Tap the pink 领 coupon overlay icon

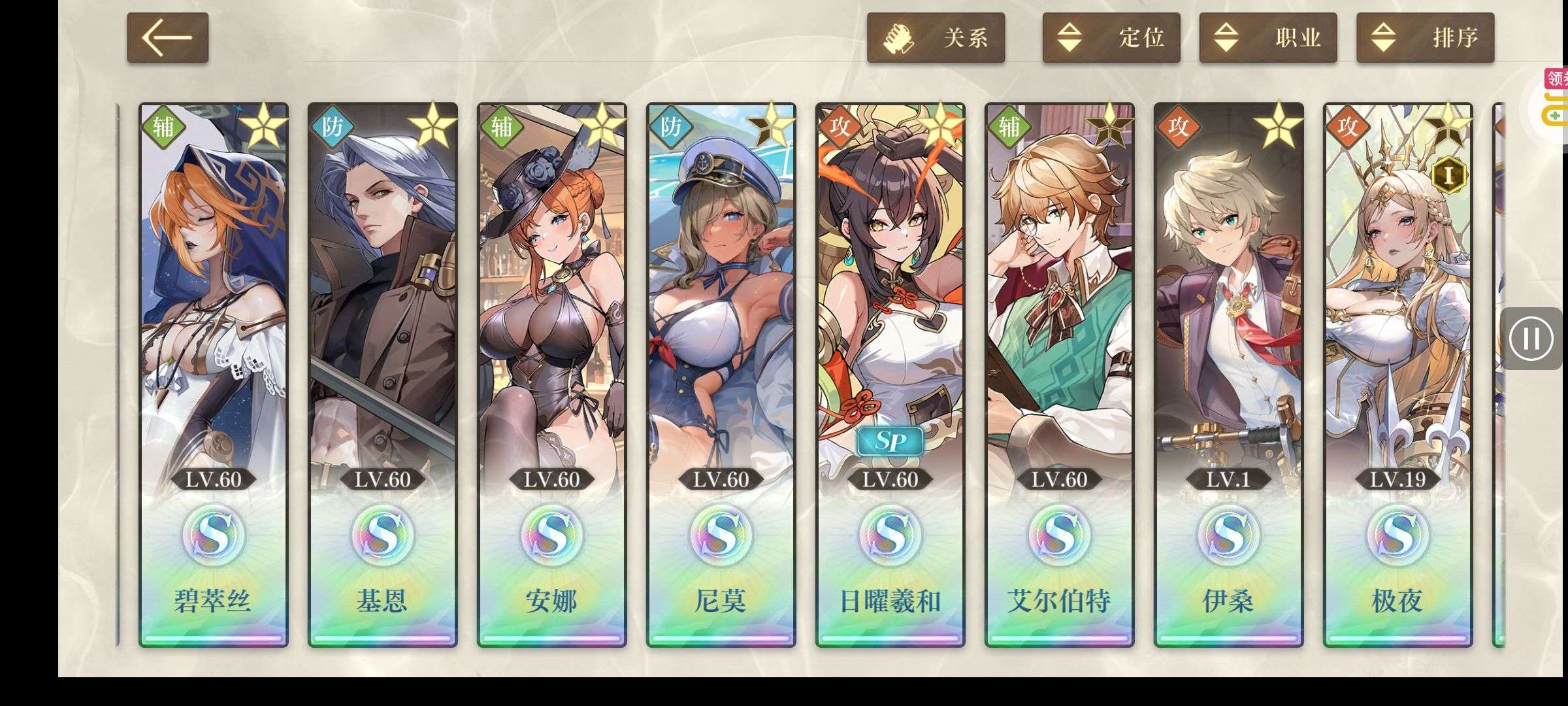coord(1556,79)
